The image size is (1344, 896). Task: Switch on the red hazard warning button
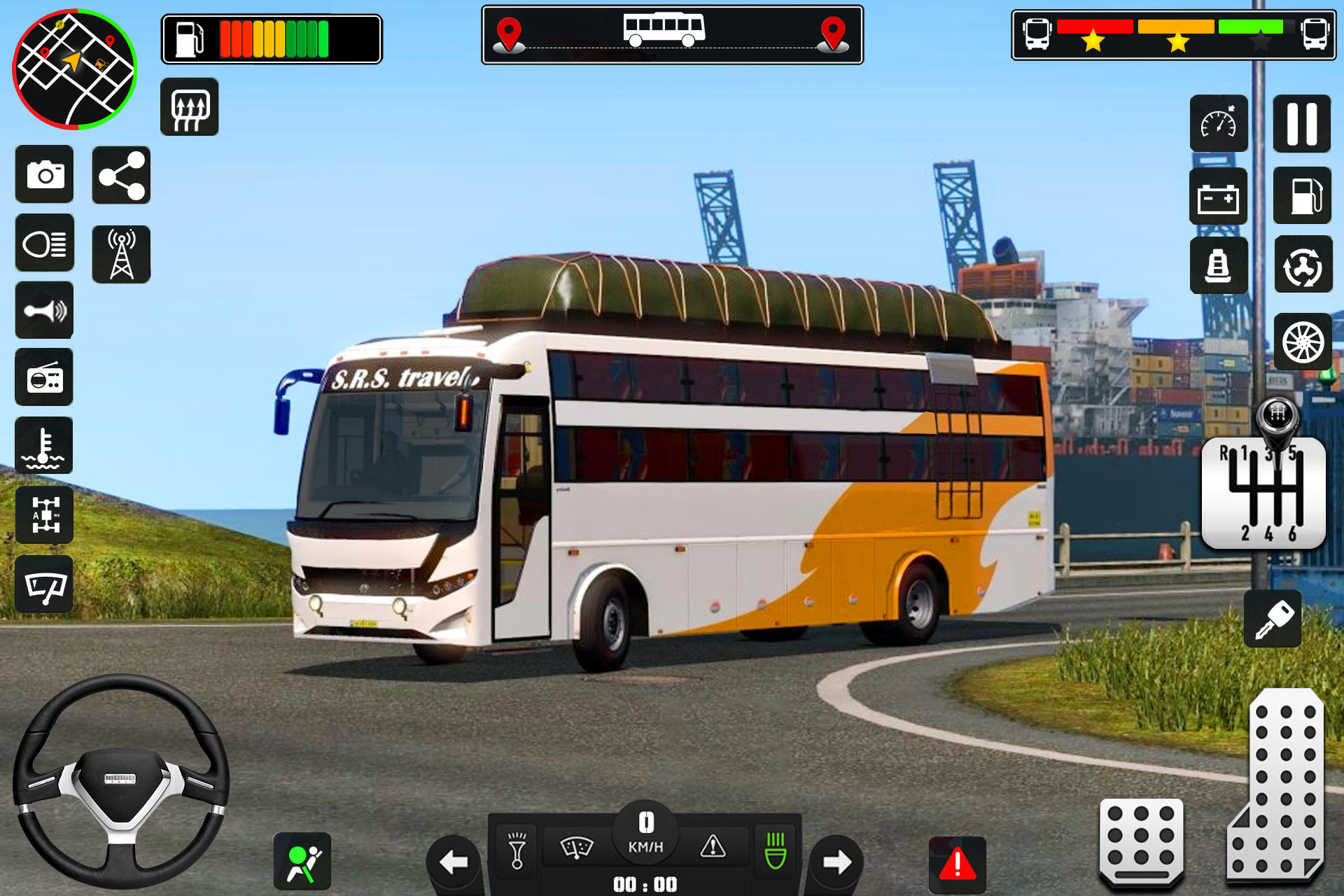point(957,864)
